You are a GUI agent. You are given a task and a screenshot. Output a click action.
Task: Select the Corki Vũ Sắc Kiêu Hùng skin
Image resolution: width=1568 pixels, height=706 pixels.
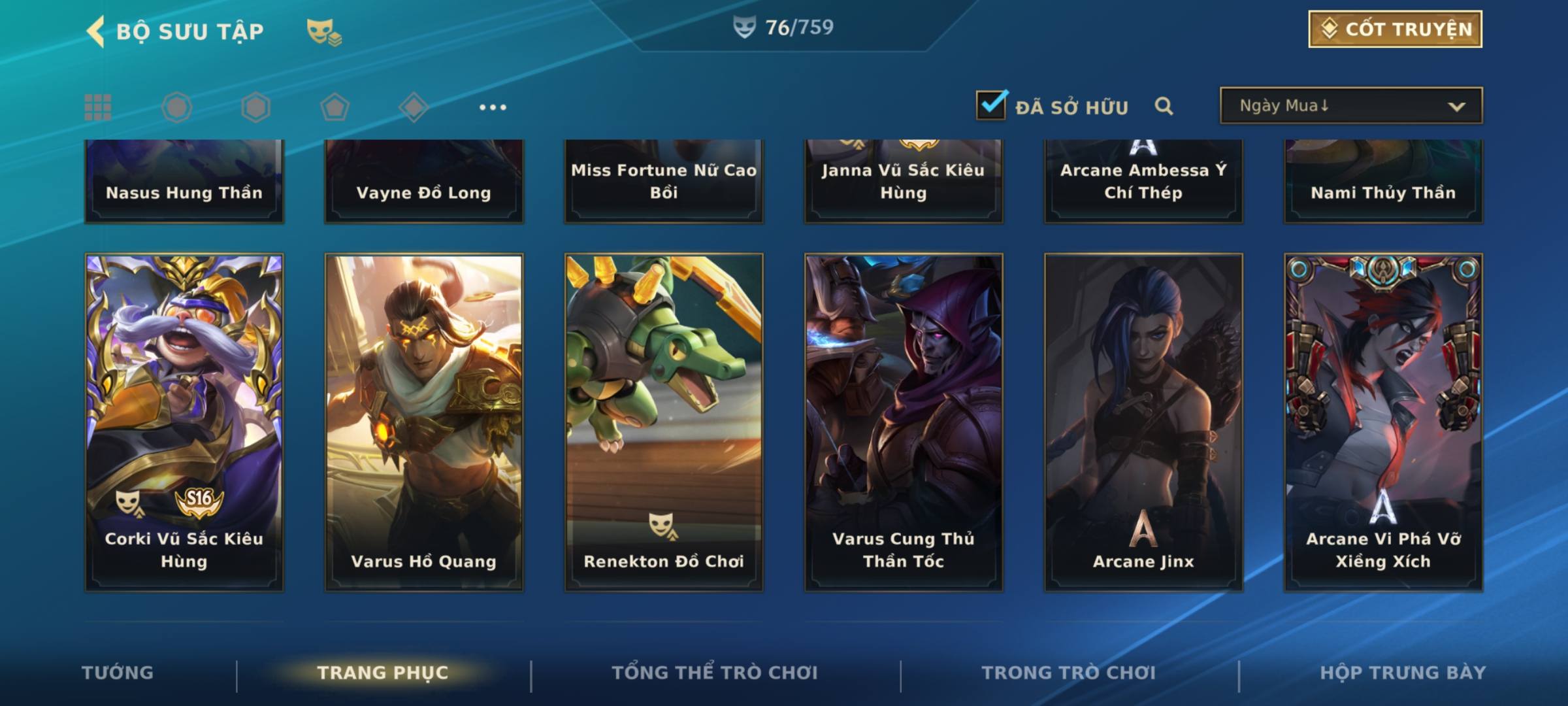click(x=184, y=422)
